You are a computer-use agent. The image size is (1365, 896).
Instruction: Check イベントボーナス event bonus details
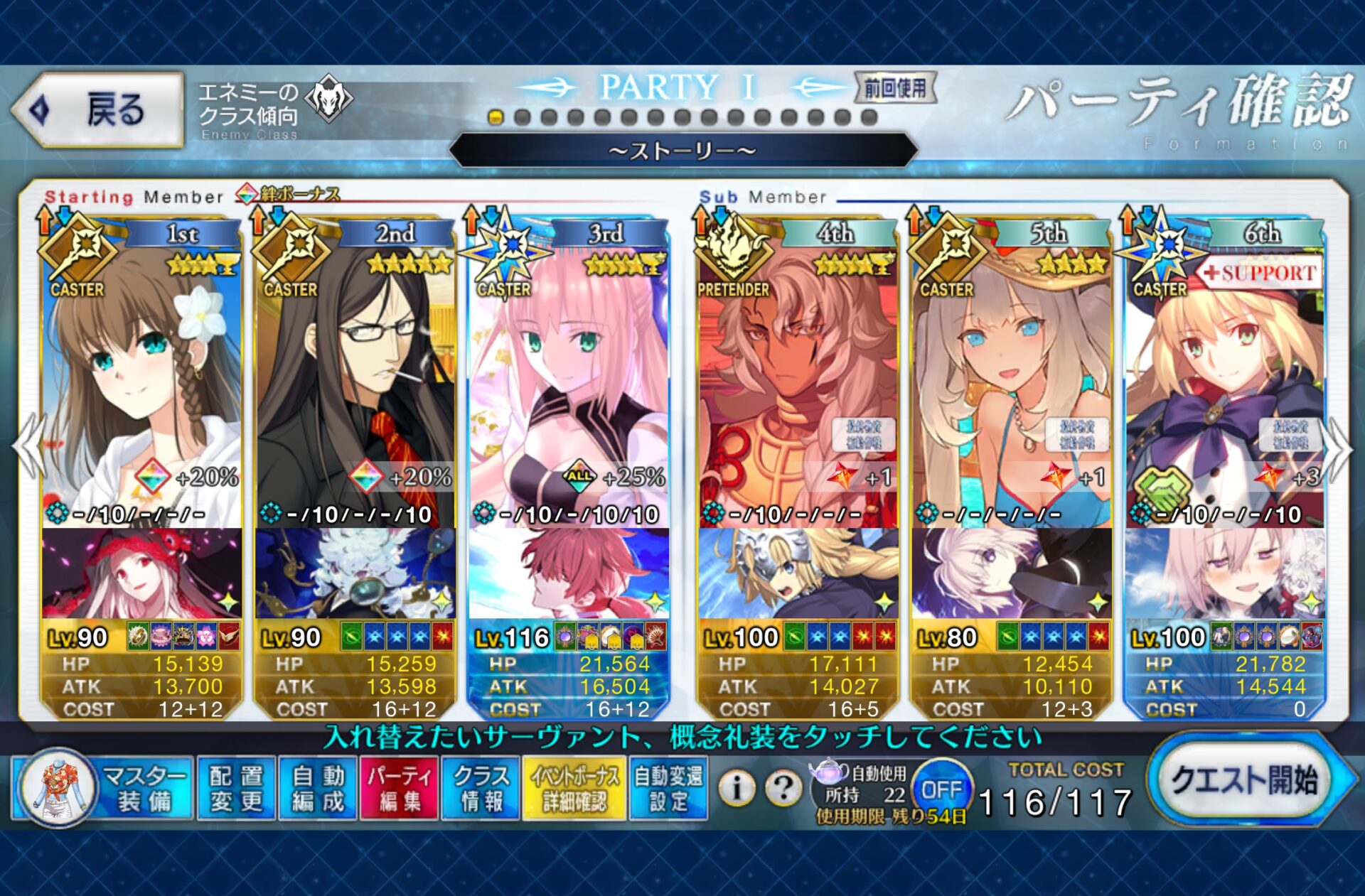[574, 789]
